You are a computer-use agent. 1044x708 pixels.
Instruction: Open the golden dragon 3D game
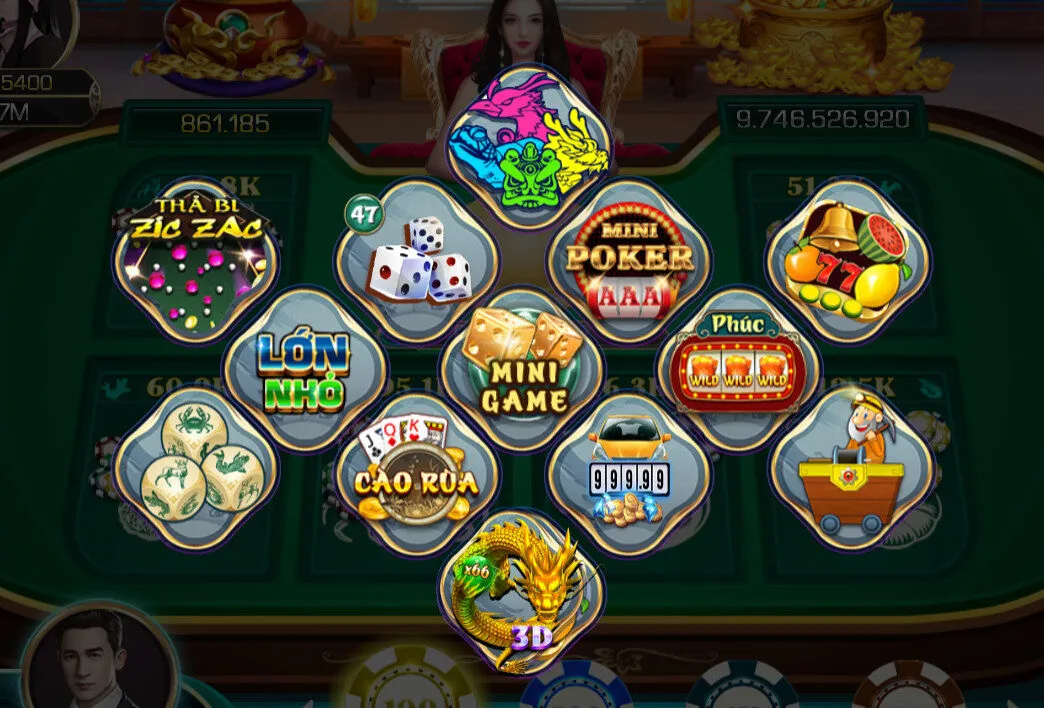(x=522, y=592)
